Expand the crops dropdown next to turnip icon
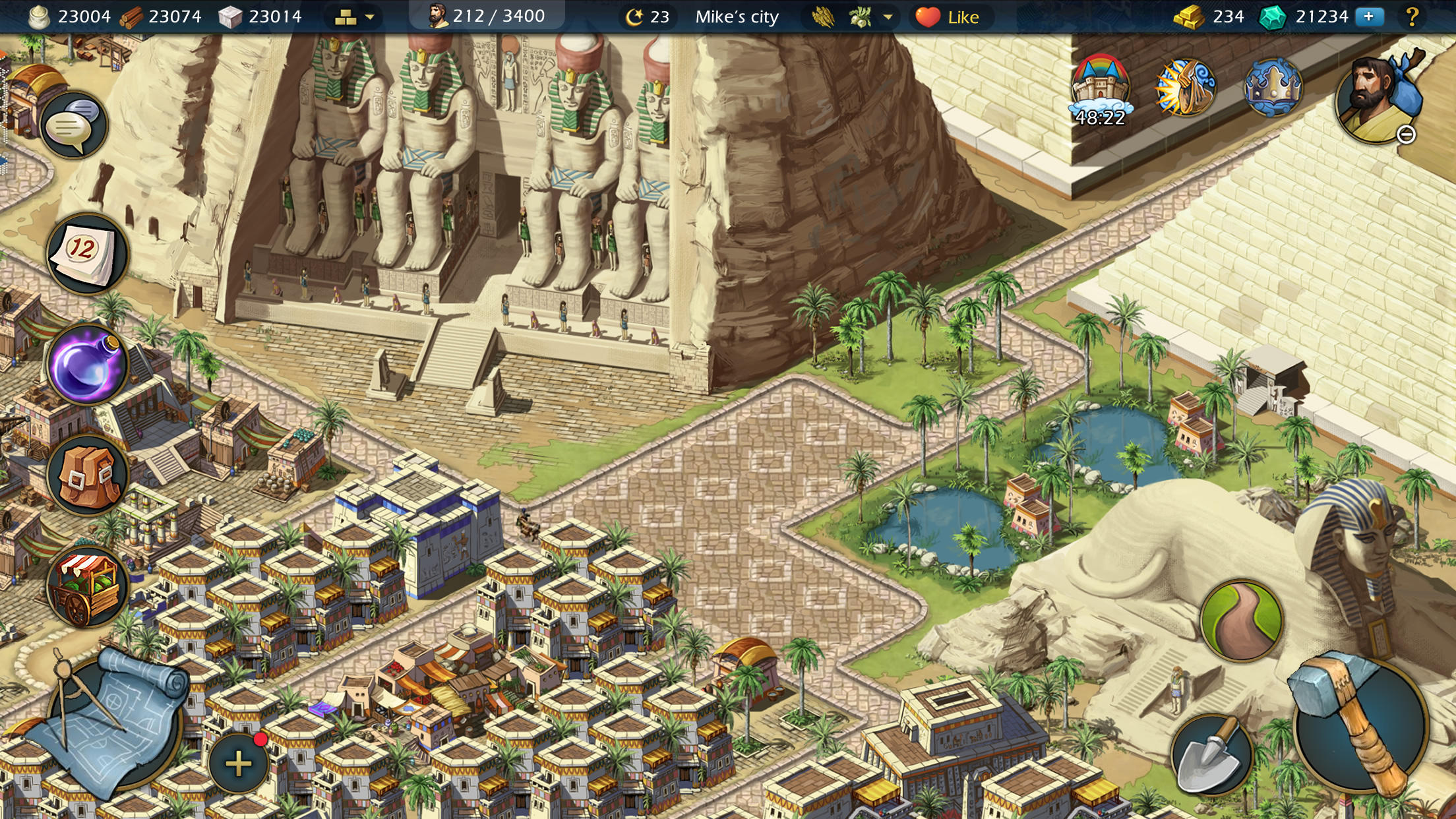Image resolution: width=1456 pixels, height=819 pixels. 888,18
